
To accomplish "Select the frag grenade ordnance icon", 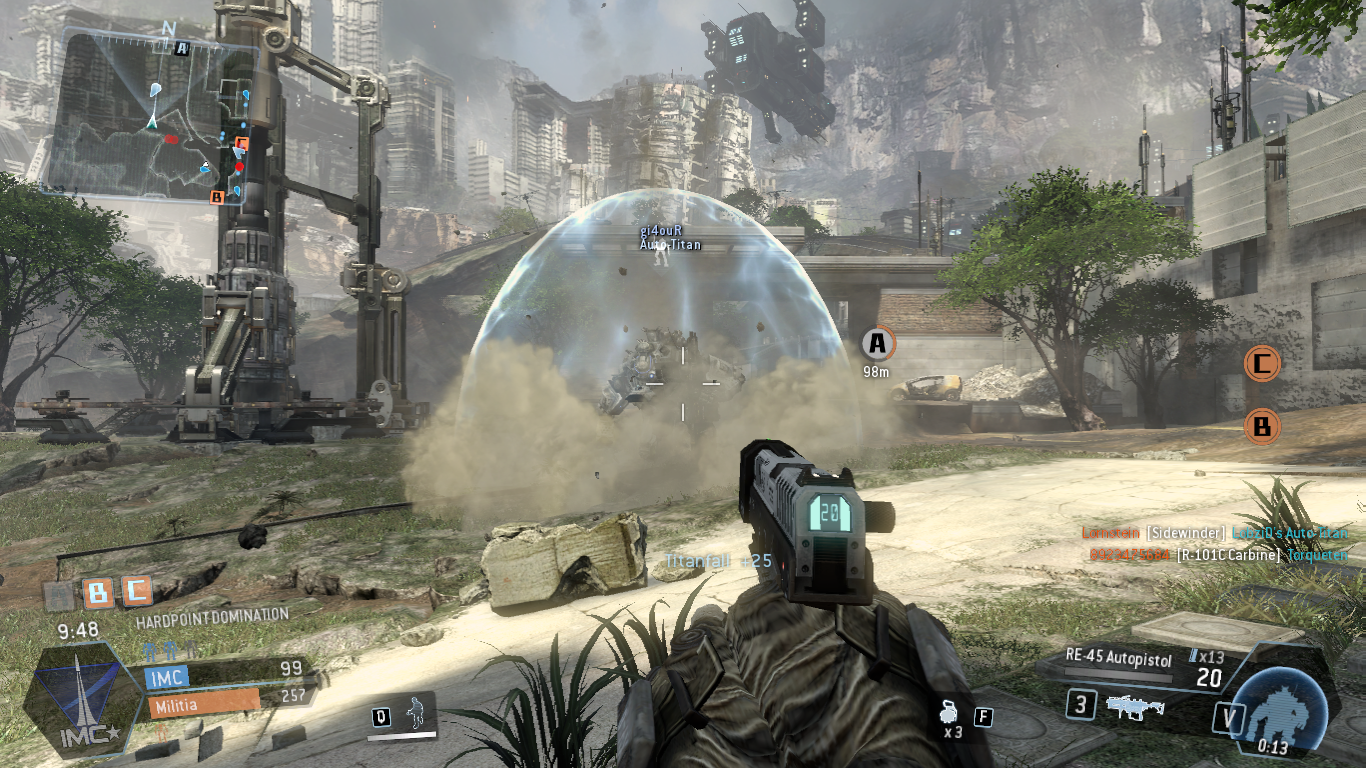I will (950, 714).
